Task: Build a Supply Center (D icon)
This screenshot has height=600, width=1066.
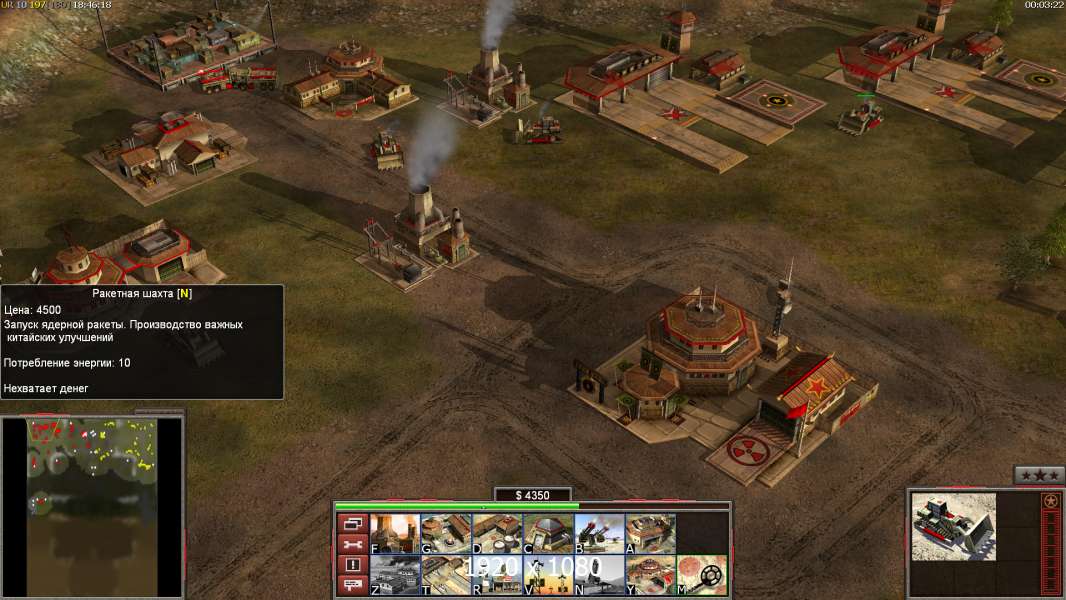Action: click(x=496, y=534)
